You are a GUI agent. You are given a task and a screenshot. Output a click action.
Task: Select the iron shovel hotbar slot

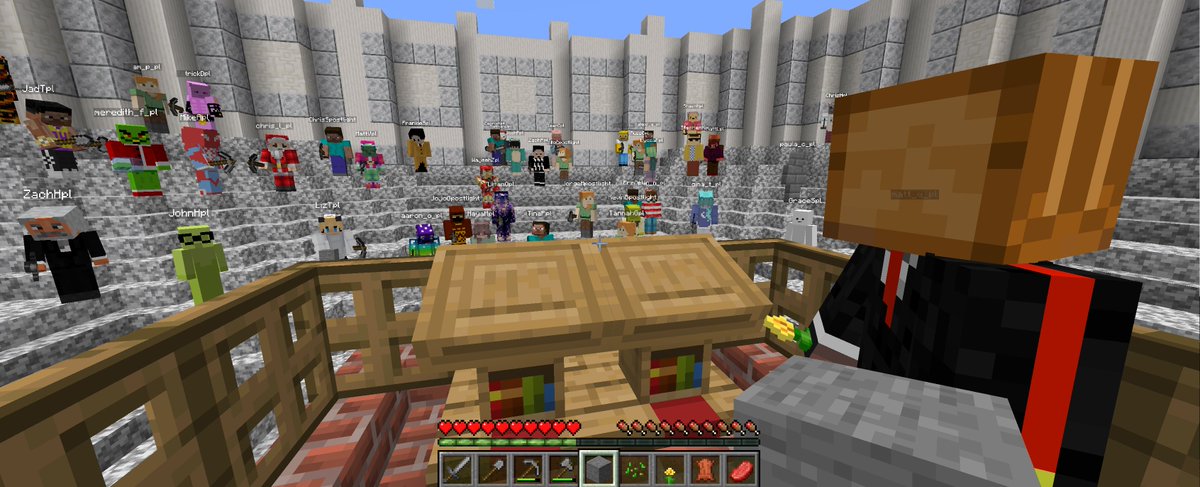pyautogui.click(x=492, y=468)
